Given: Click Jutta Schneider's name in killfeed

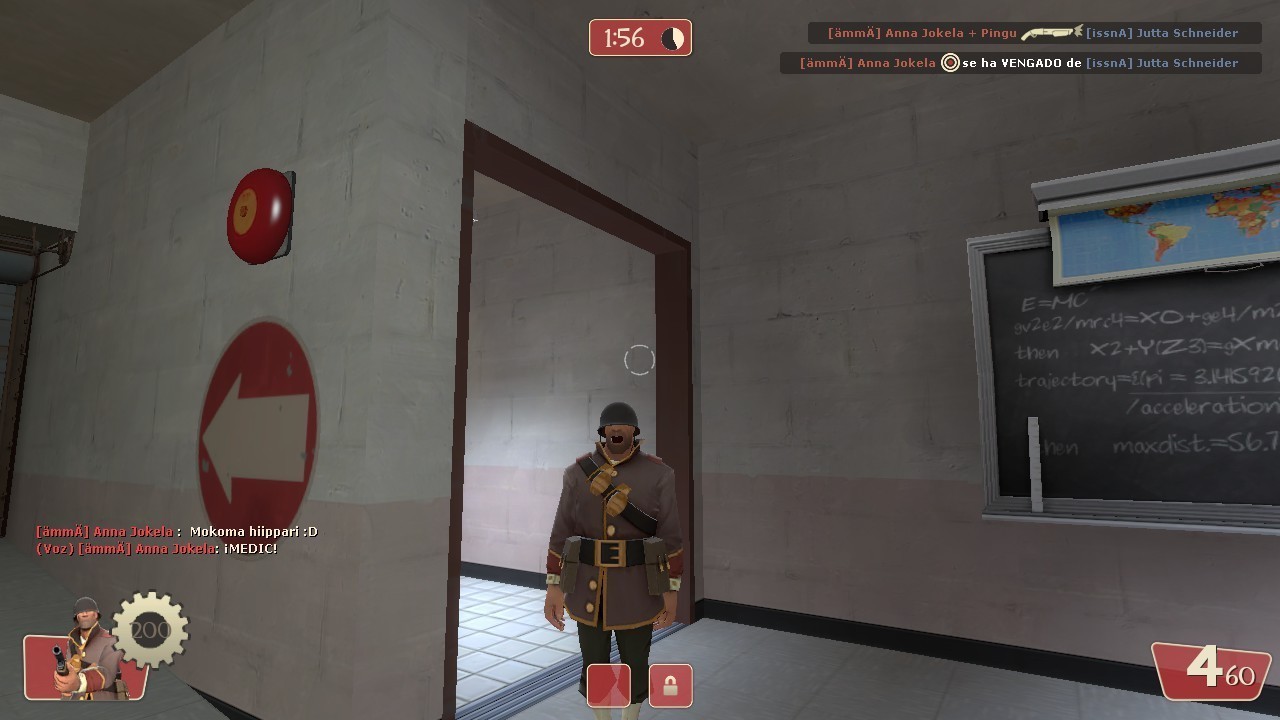Looking at the screenshot, I should pos(1185,32).
